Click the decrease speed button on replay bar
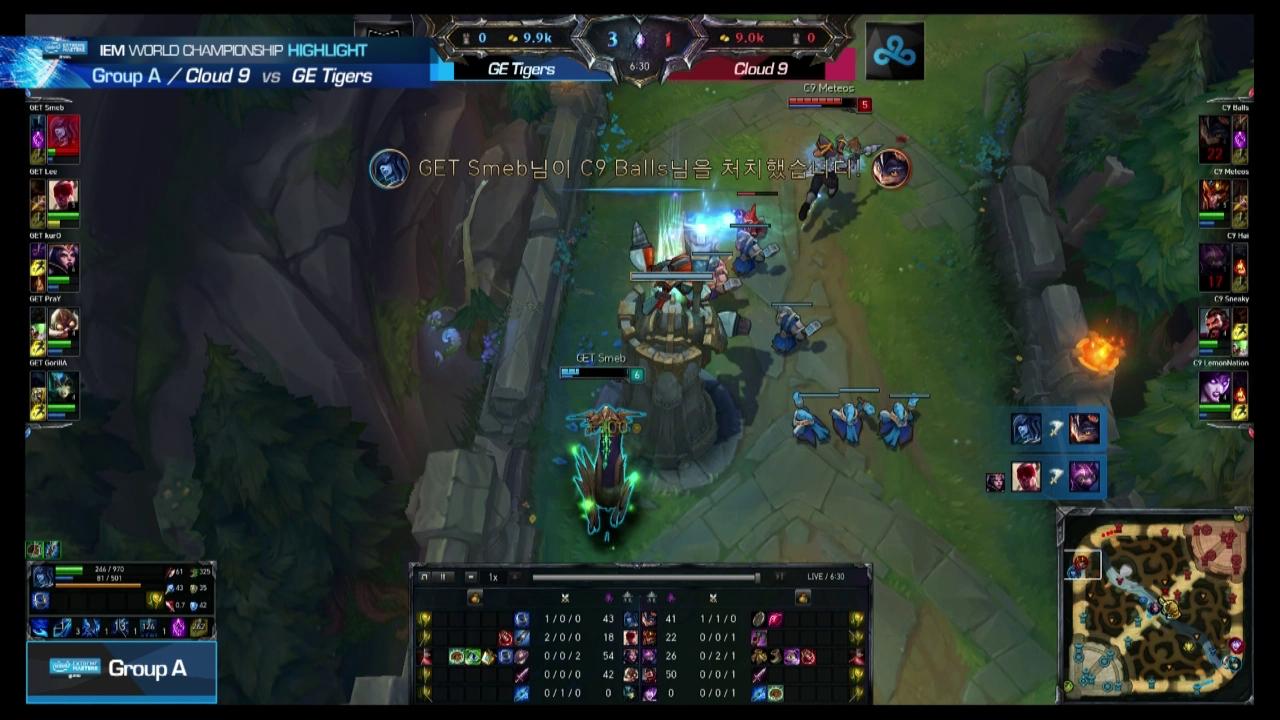This screenshot has height=720, width=1280. tap(469, 576)
